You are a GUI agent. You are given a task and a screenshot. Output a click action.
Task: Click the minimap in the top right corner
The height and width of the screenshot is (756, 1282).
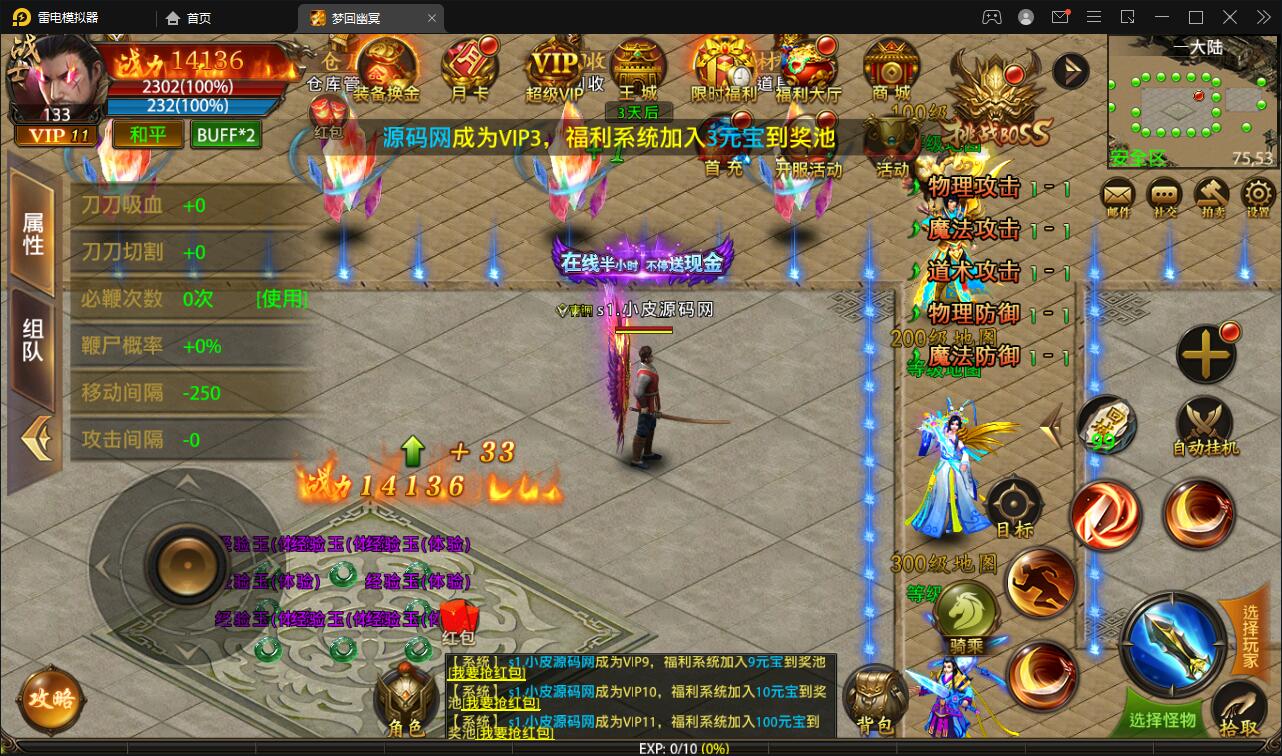click(1192, 100)
